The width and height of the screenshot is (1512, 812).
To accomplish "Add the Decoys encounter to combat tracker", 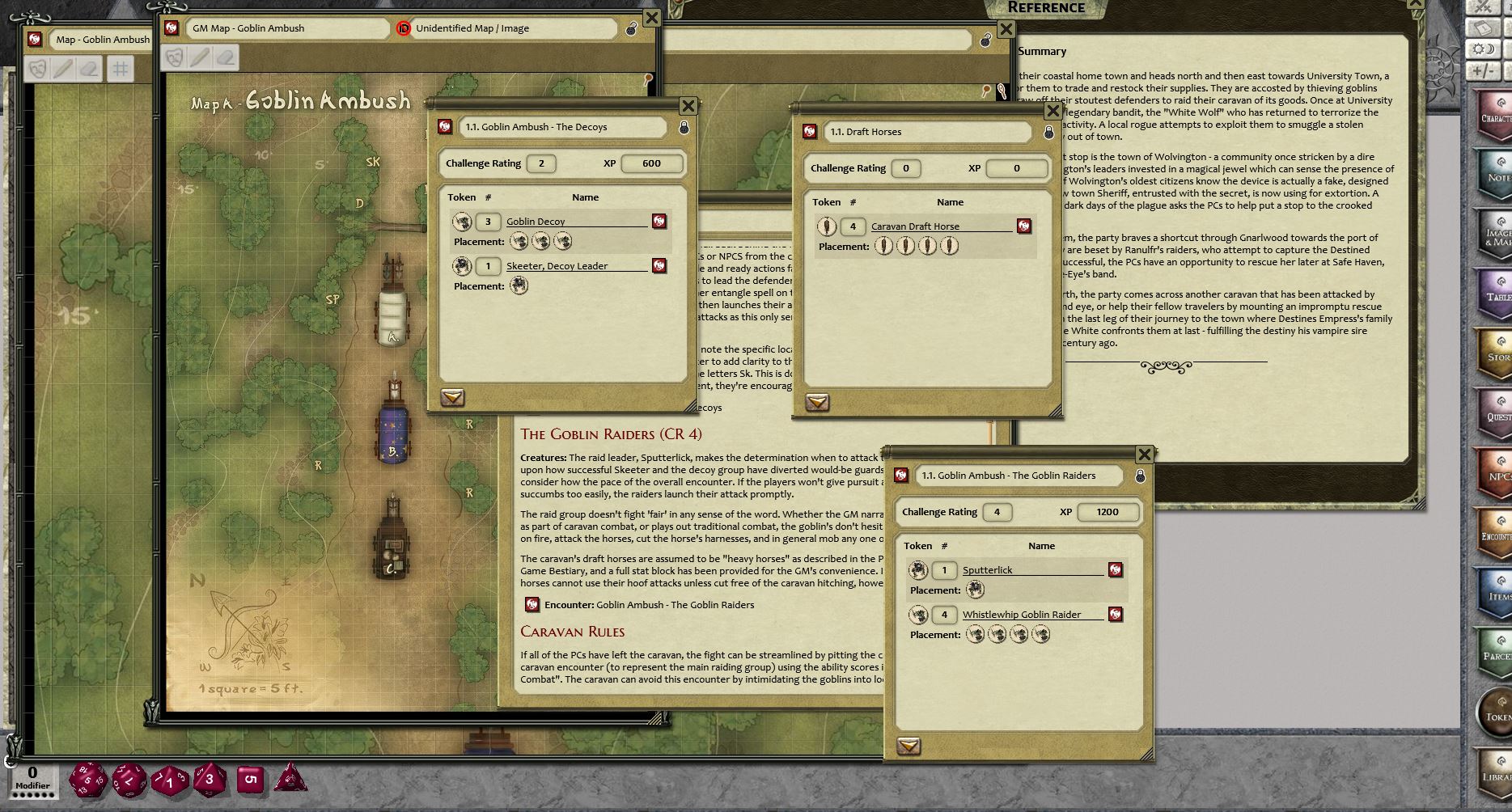I will [x=452, y=398].
